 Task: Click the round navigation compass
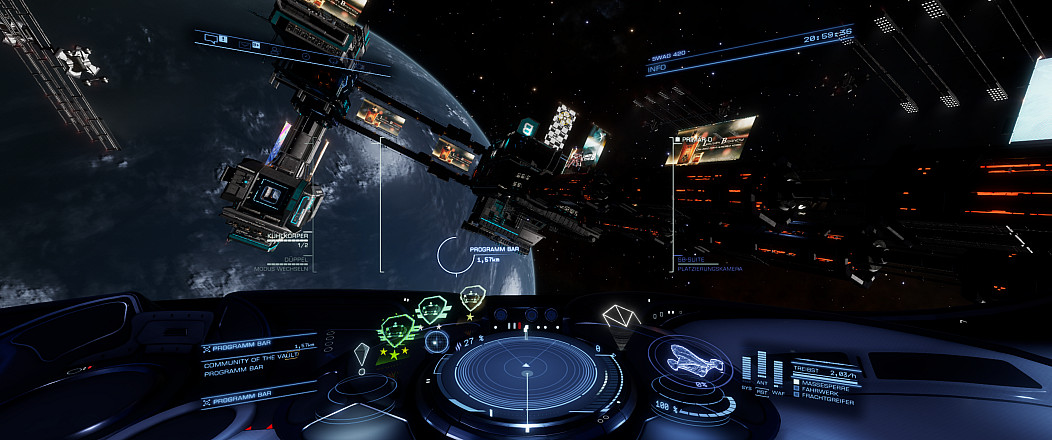pos(435,341)
